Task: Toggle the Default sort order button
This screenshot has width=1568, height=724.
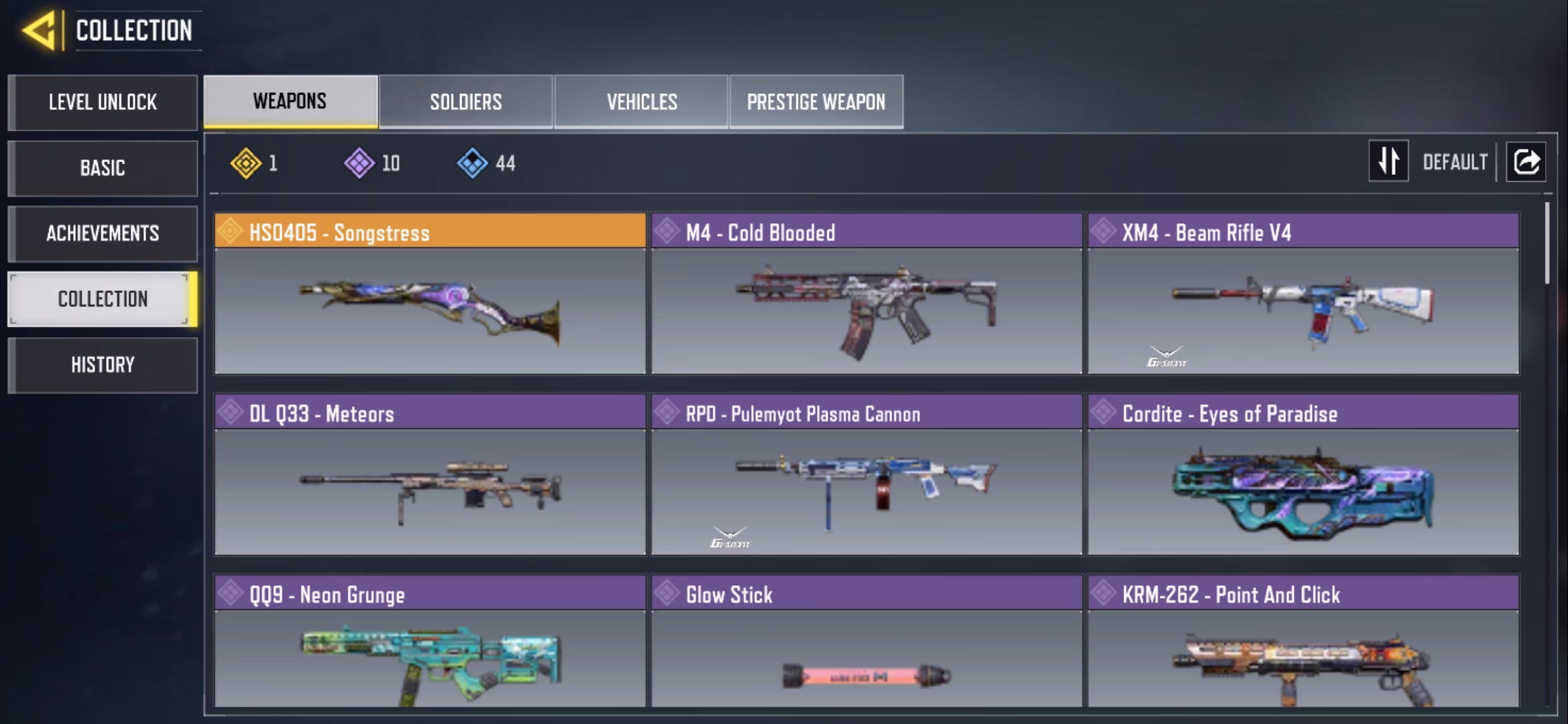Action: pos(1388,162)
